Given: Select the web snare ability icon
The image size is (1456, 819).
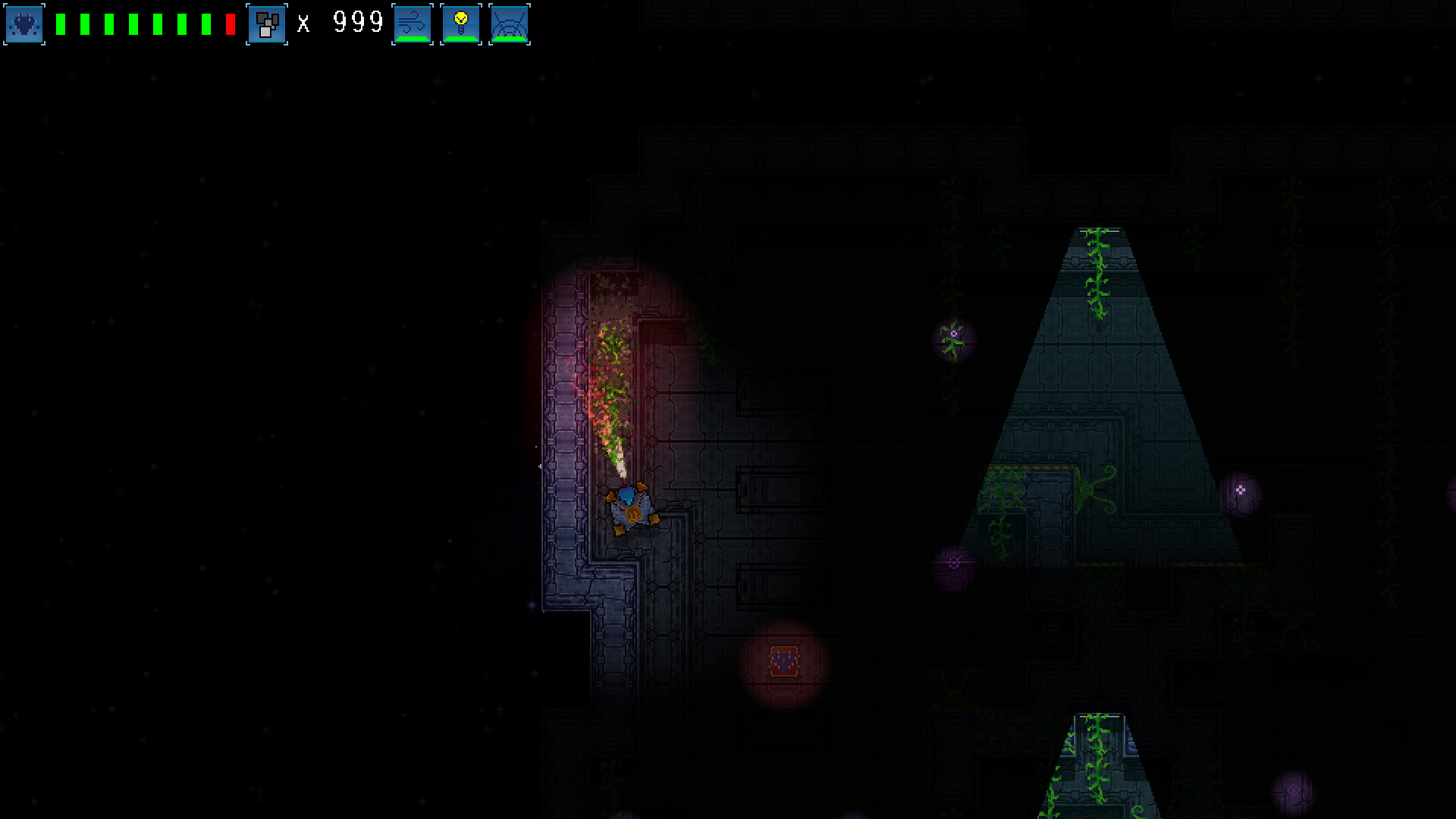Looking at the screenshot, I should pos(510,24).
